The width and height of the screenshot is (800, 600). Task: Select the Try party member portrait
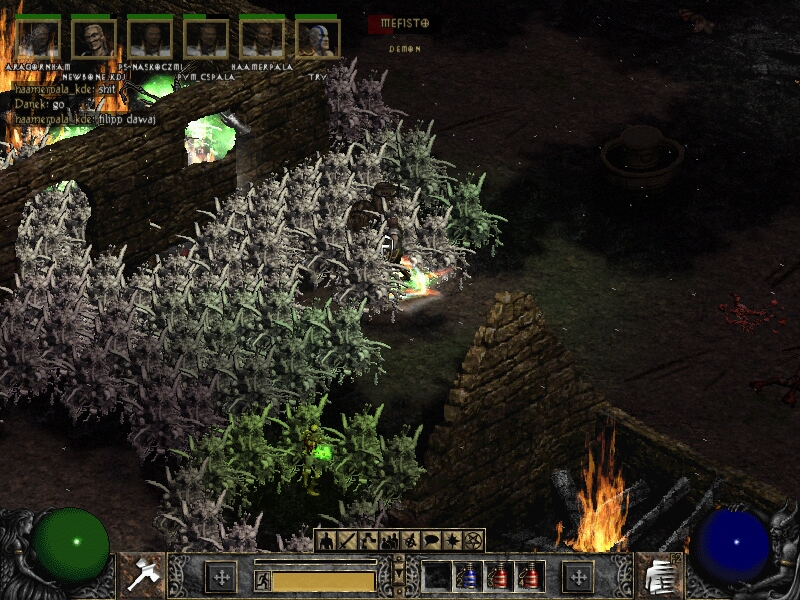click(x=318, y=38)
